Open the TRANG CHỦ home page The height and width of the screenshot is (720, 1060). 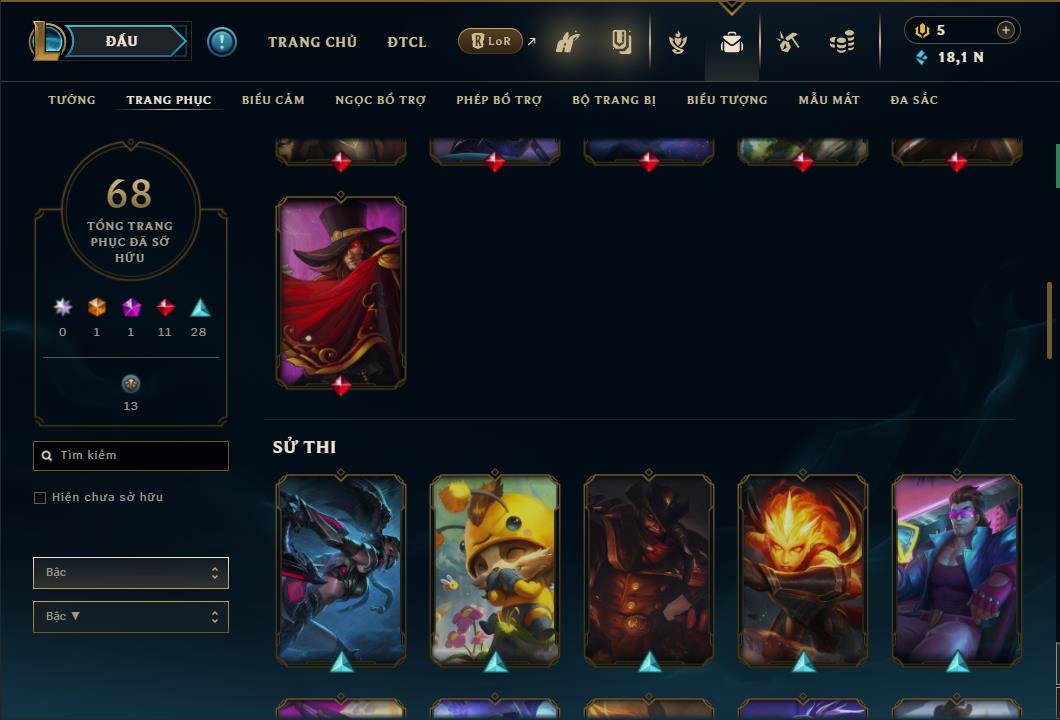tap(312, 42)
